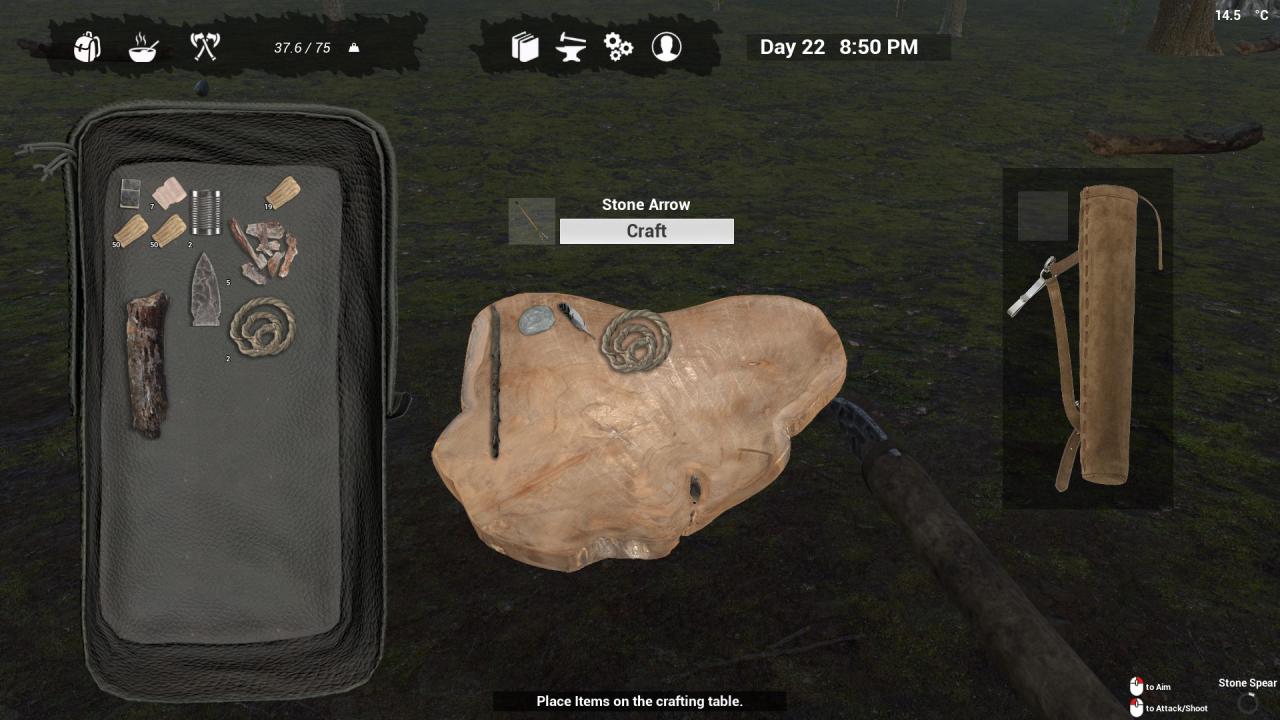
Task: Select the tin can in the bag
Action: [206, 211]
